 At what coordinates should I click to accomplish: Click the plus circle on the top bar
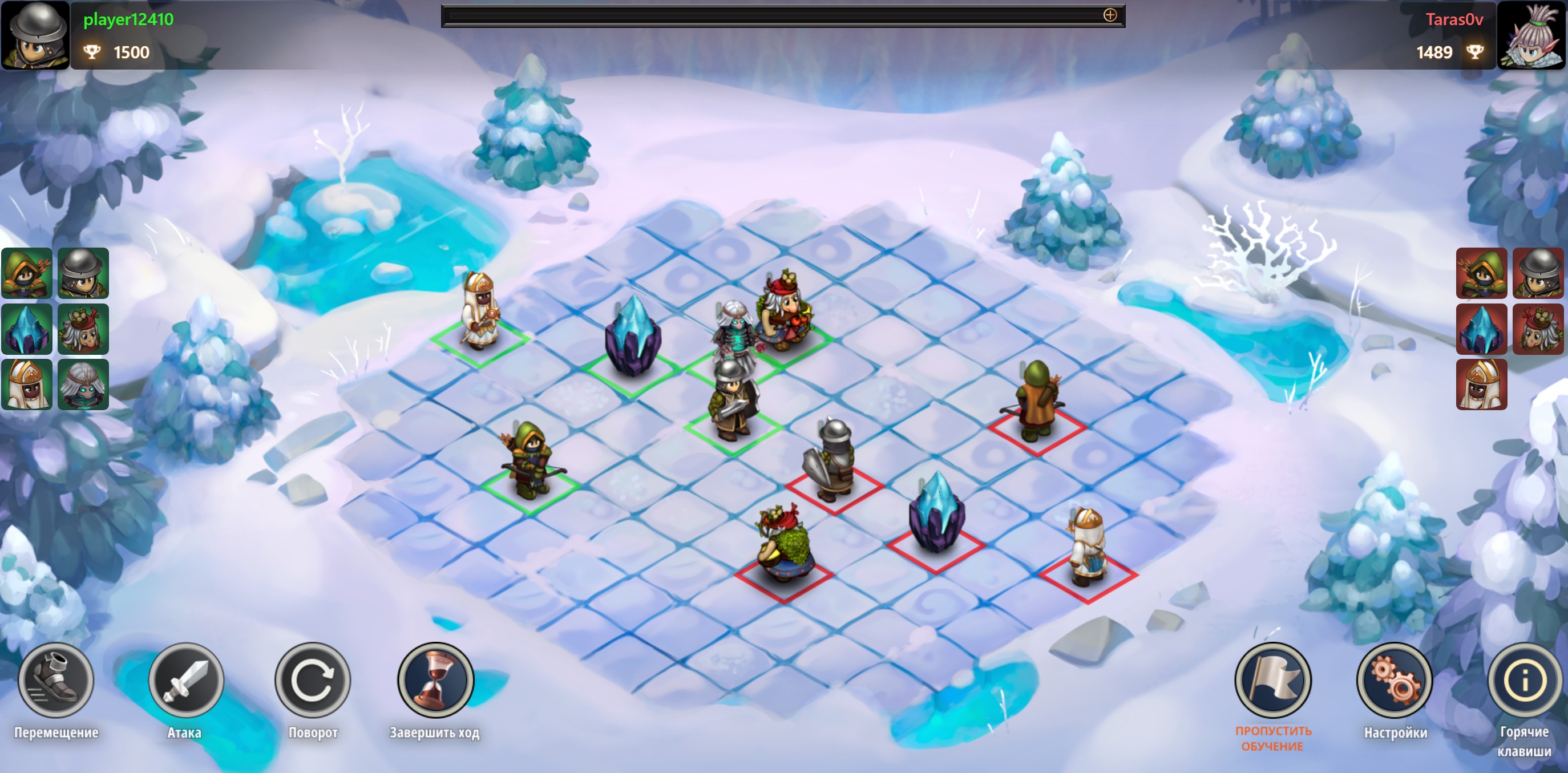[1110, 15]
